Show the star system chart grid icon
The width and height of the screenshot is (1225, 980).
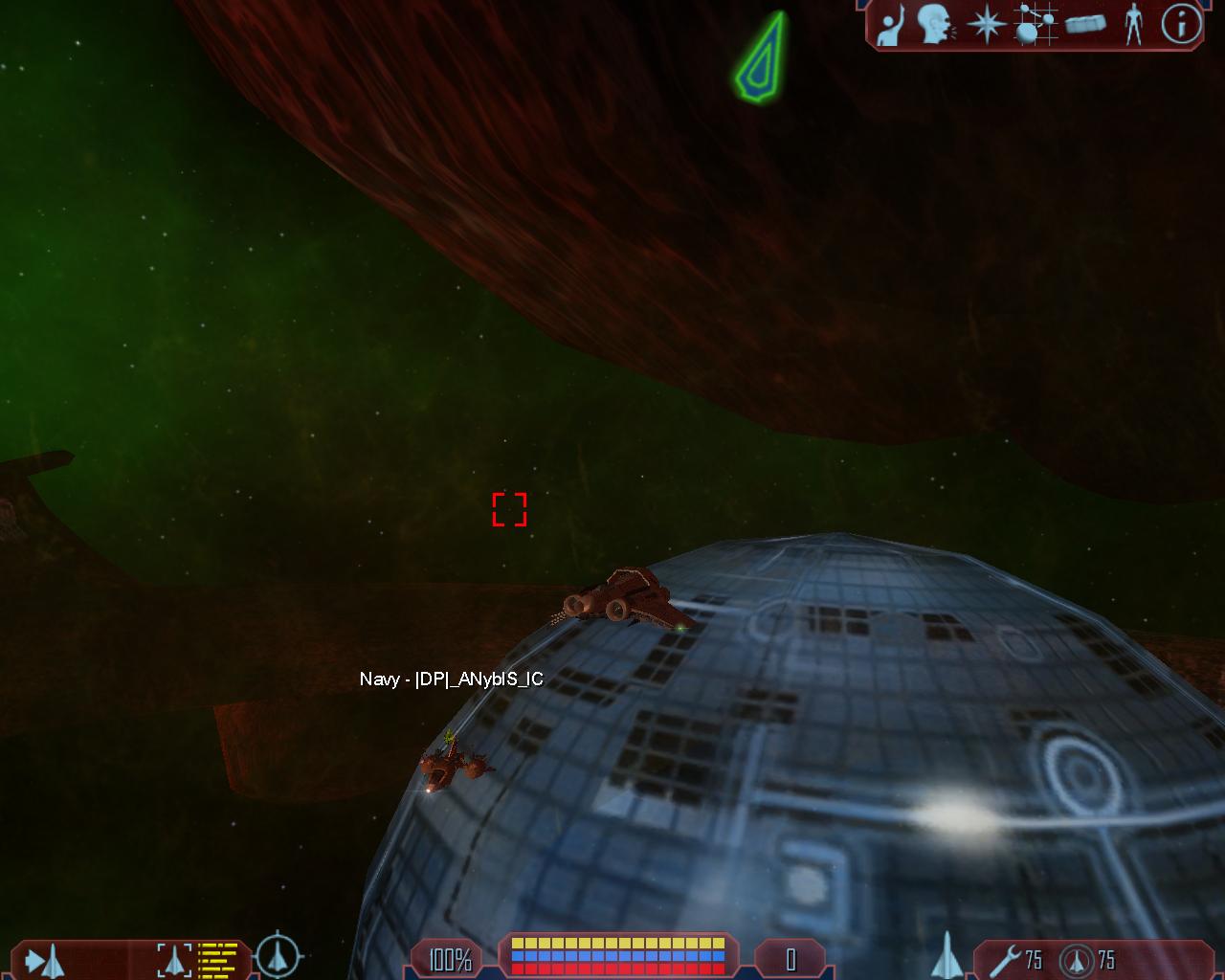coord(1036,24)
